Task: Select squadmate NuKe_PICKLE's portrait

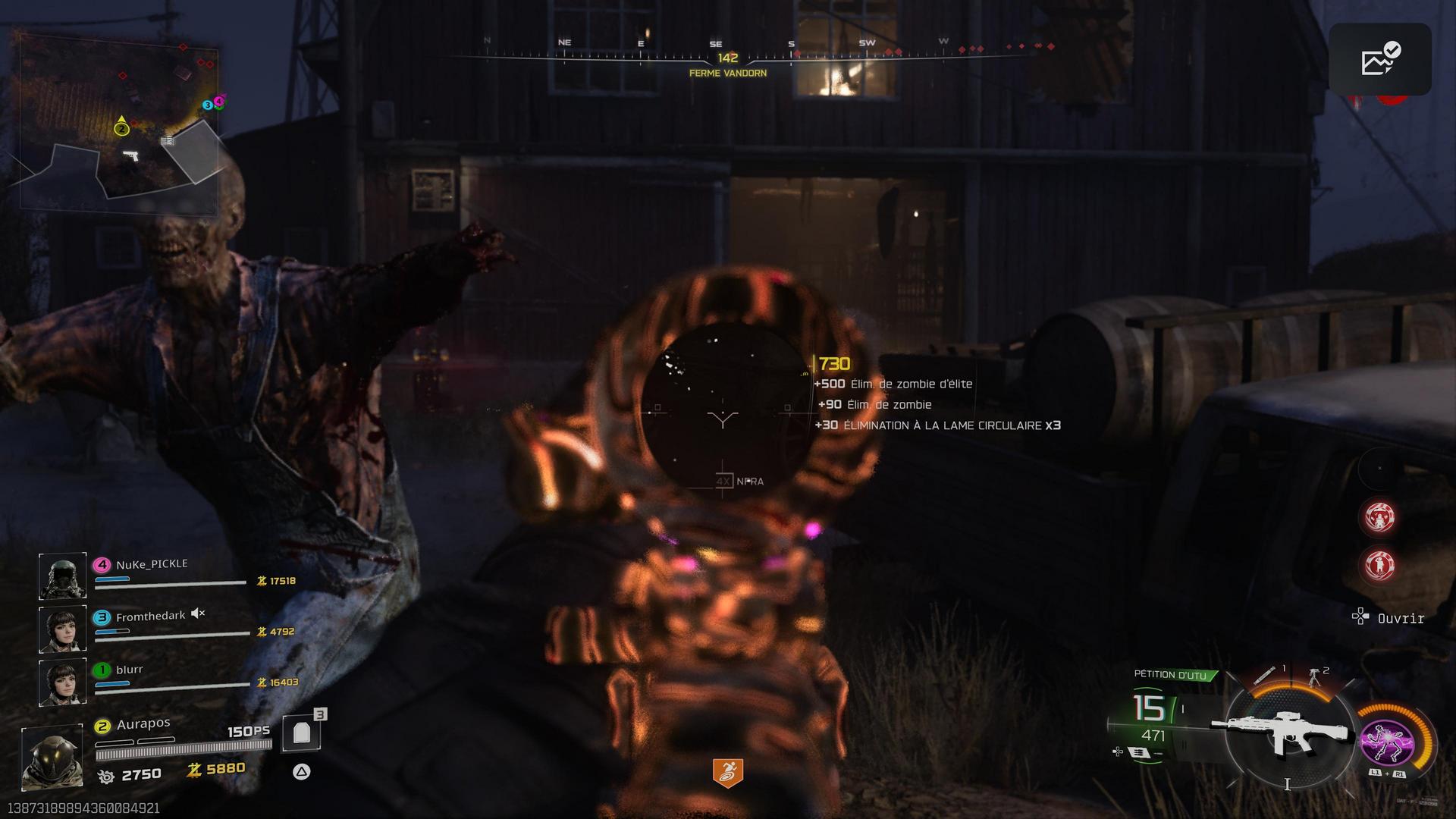Action: click(62, 576)
